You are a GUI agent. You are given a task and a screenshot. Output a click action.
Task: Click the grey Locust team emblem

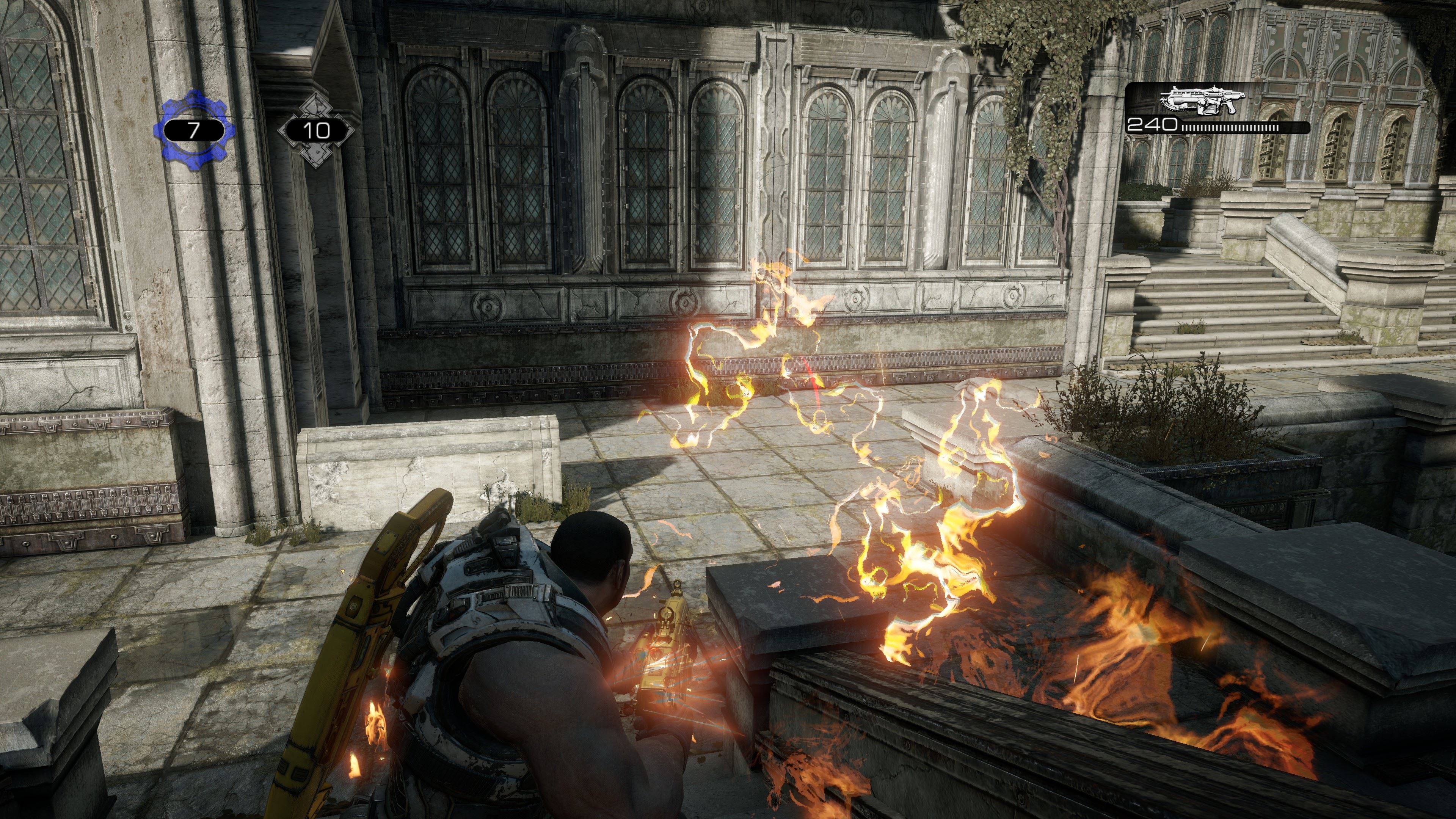[315, 130]
